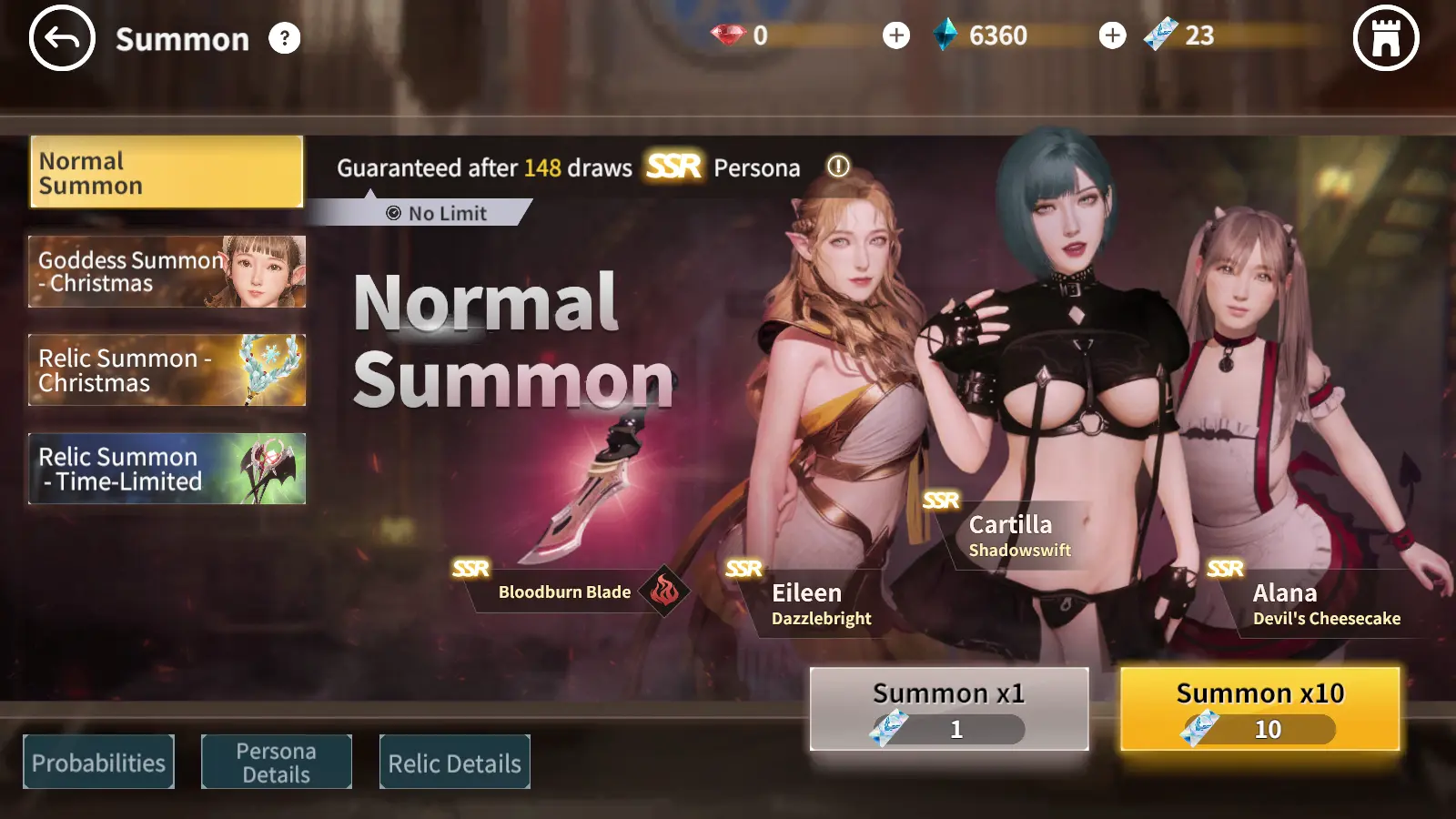View summon Probabilities
This screenshot has width=1456, height=819.
98,762
